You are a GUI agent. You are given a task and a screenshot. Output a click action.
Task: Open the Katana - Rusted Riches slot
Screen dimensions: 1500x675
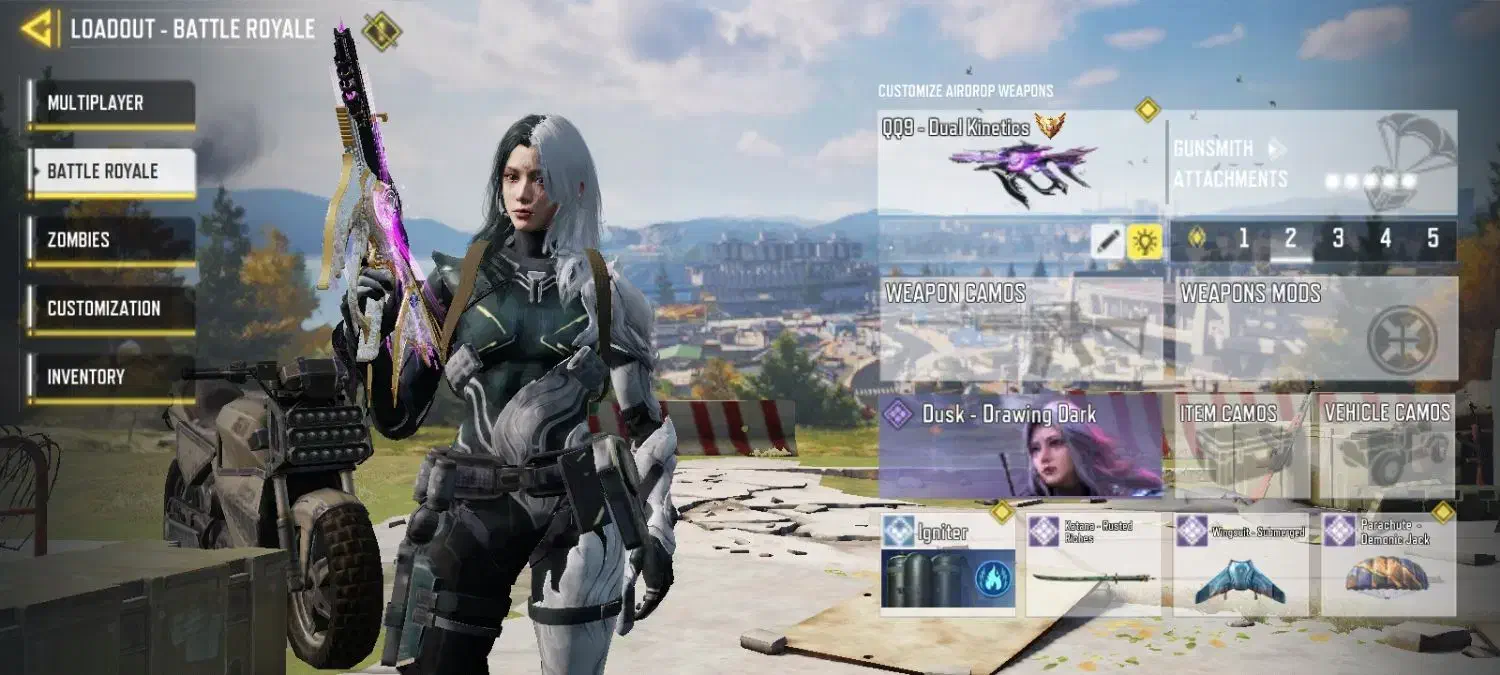pyautogui.click(x=1094, y=565)
